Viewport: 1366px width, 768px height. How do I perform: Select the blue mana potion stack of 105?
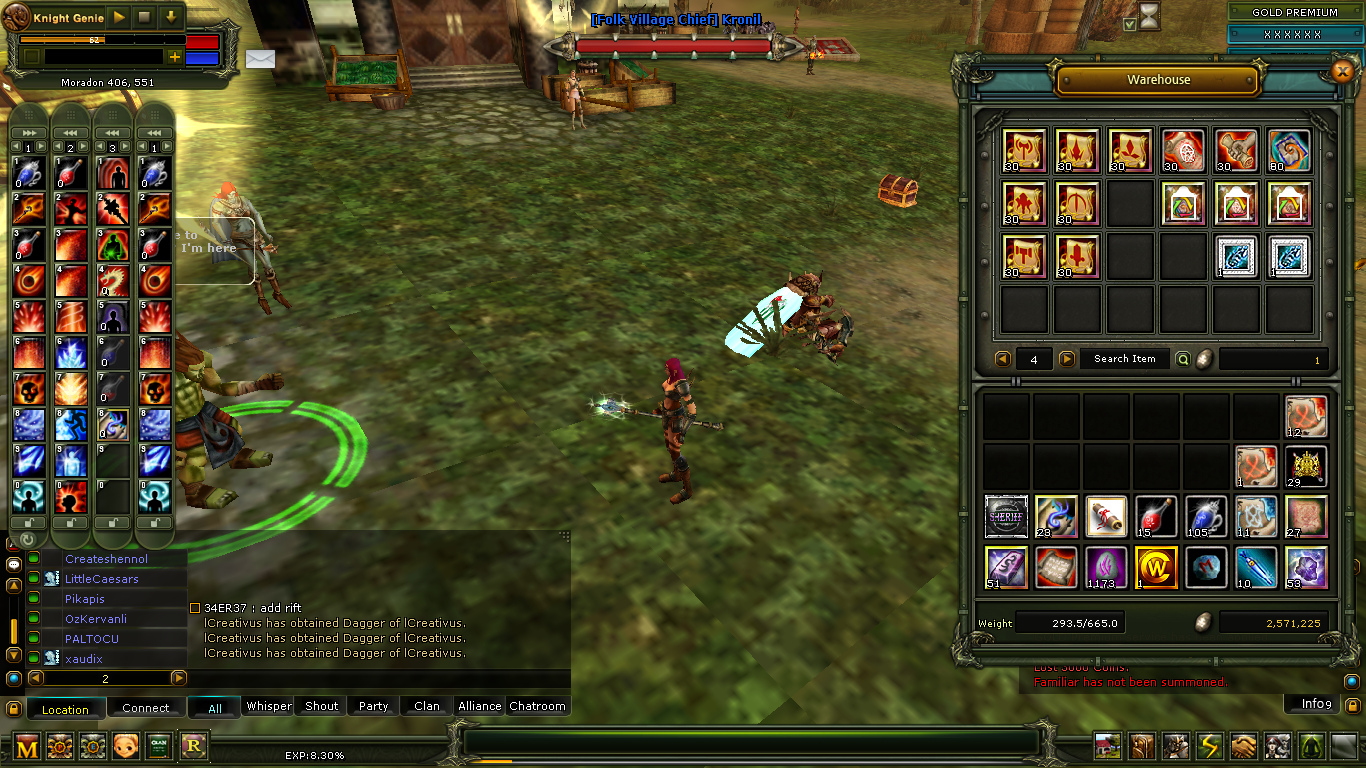[1206, 517]
